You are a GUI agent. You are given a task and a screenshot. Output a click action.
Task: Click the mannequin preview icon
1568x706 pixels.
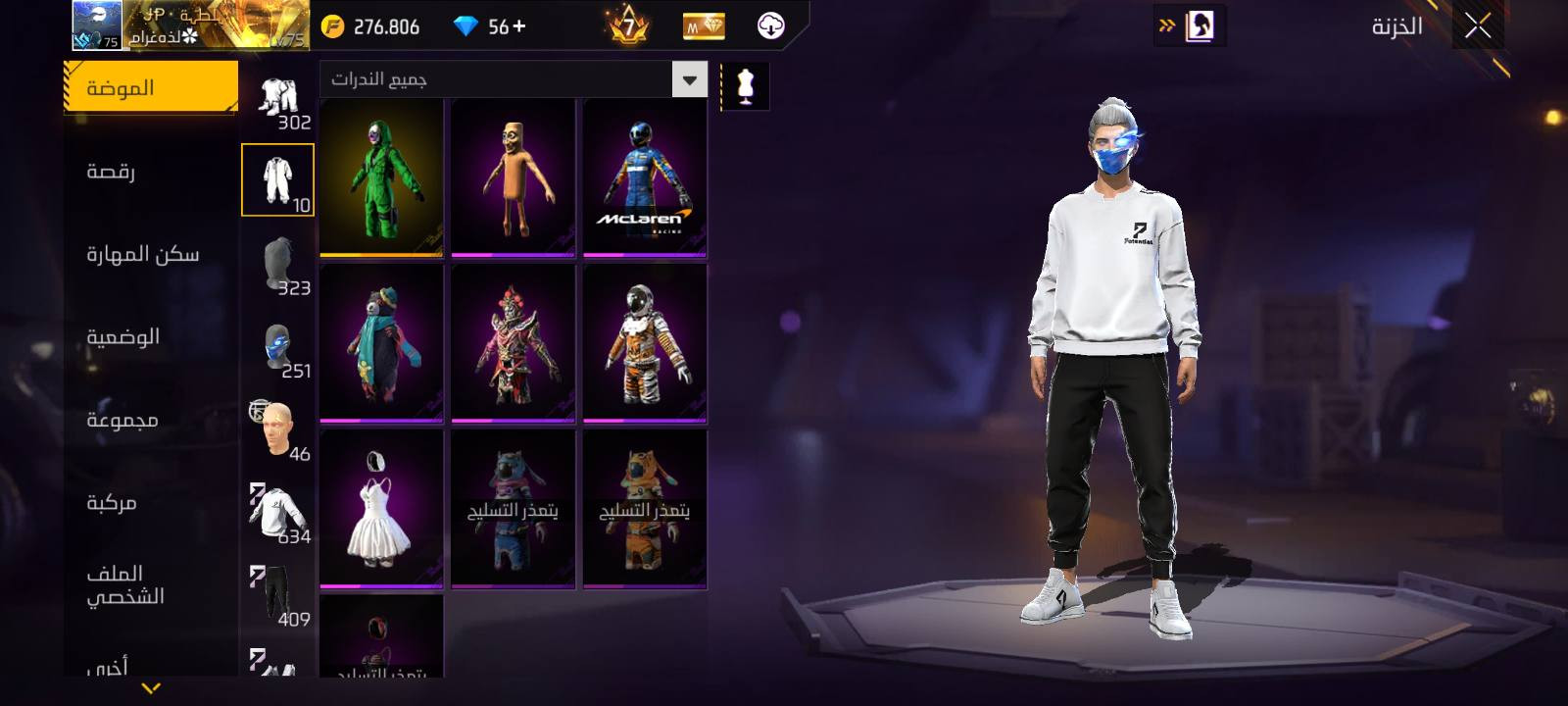tap(746, 86)
